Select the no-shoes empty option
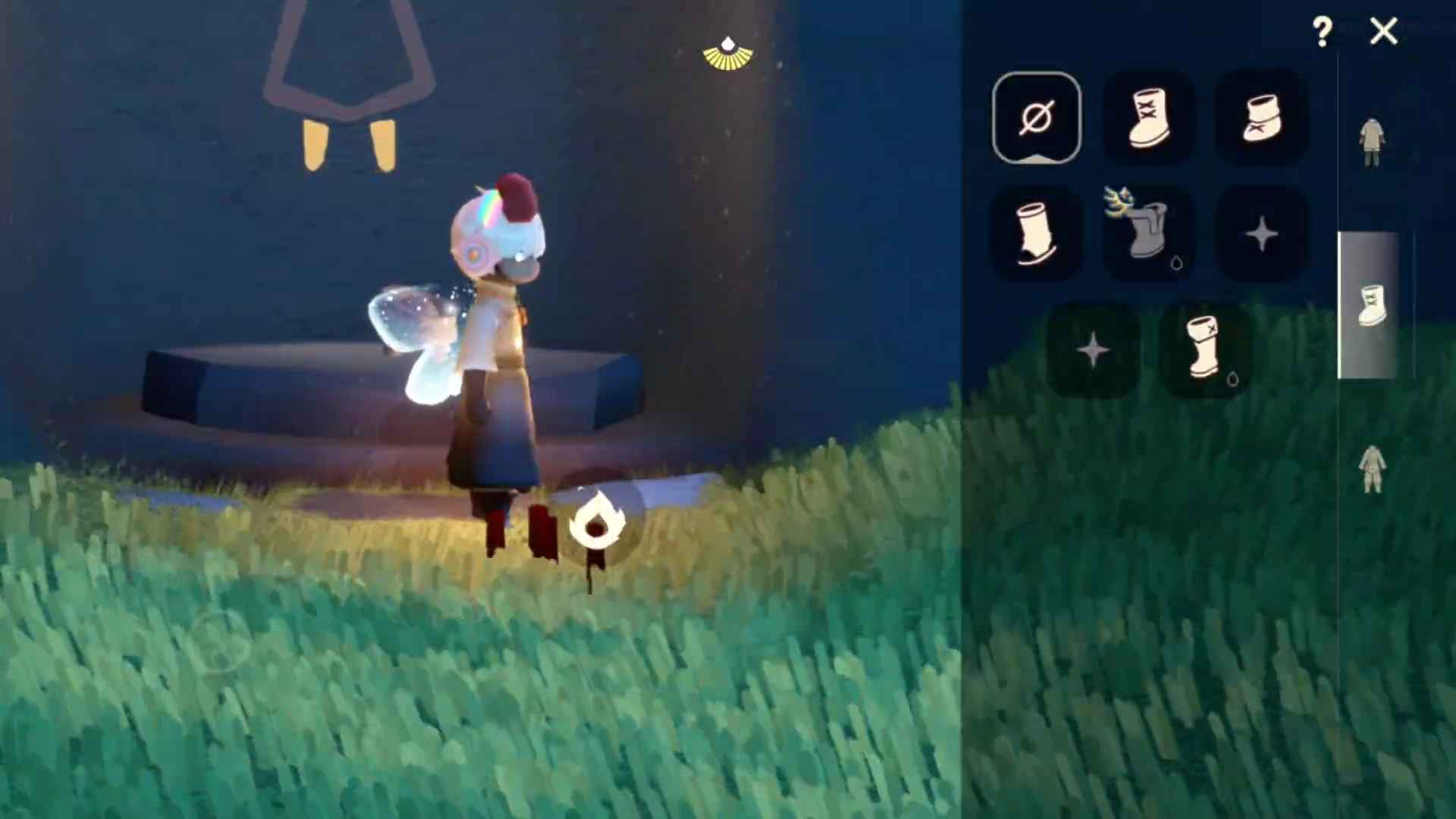Screen dimensions: 1456x819 (1037, 118)
